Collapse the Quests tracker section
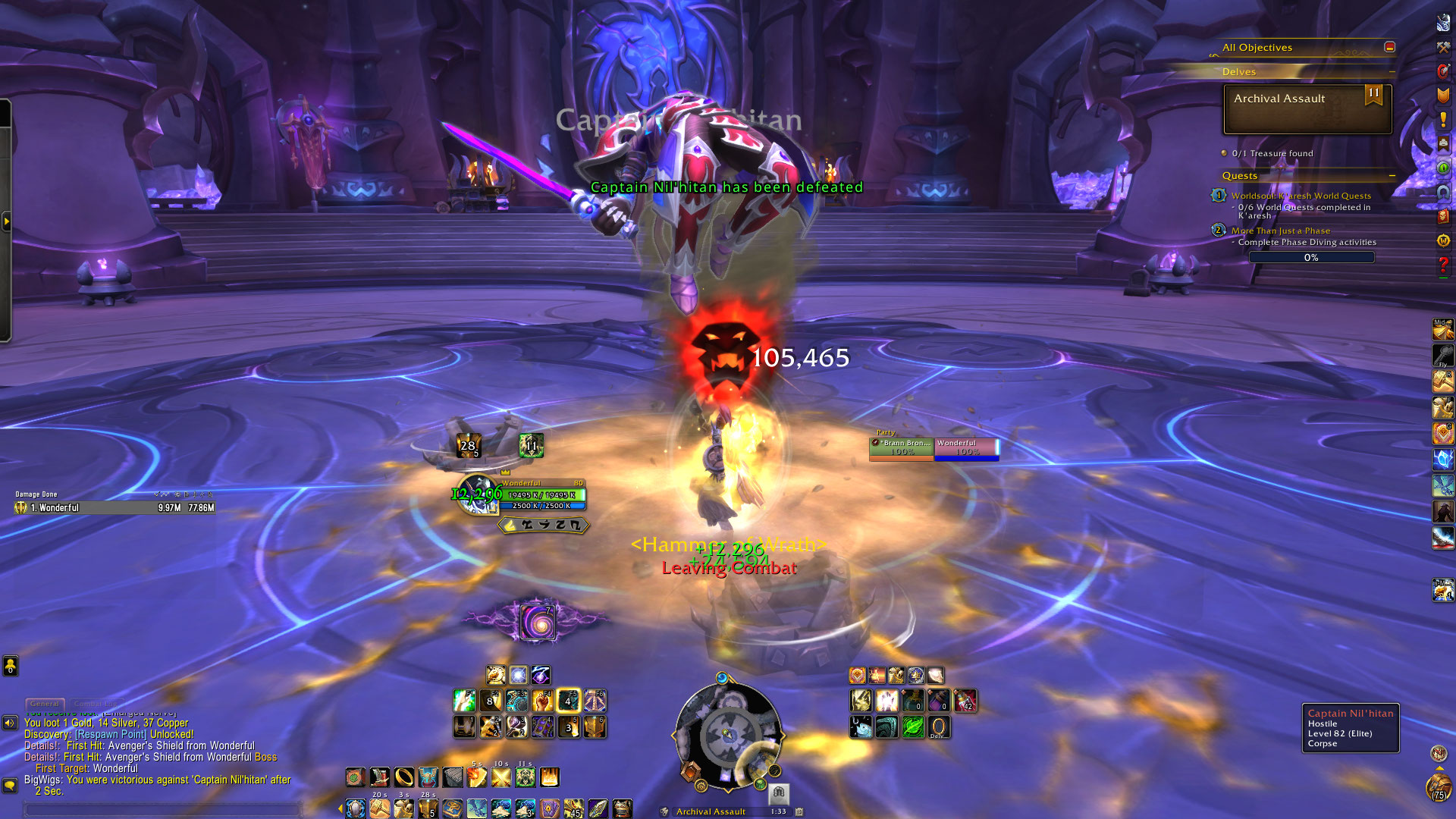Viewport: 1456px width, 819px height. [x=1392, y=176]
